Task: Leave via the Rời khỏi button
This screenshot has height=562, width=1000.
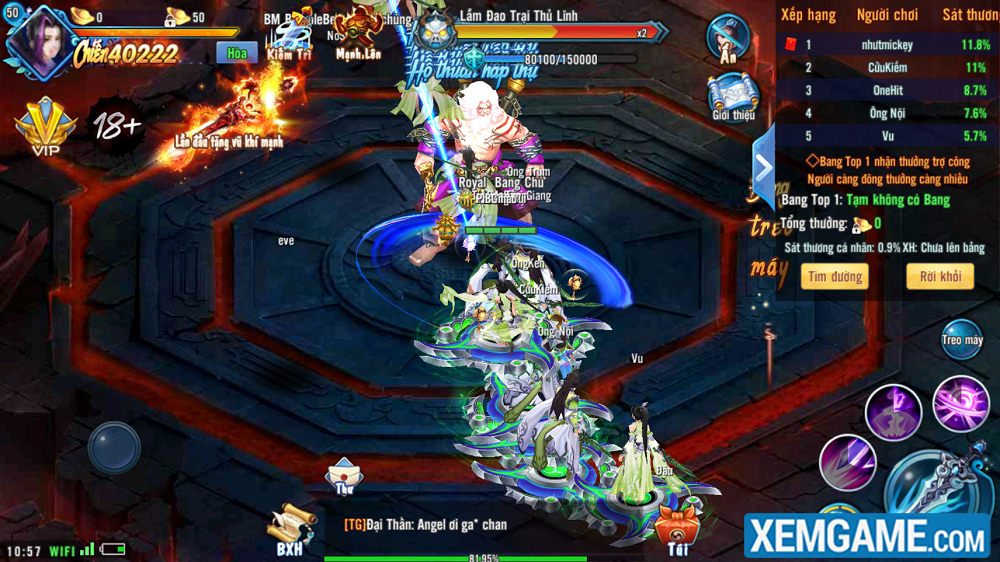Action: coord(940,276)
